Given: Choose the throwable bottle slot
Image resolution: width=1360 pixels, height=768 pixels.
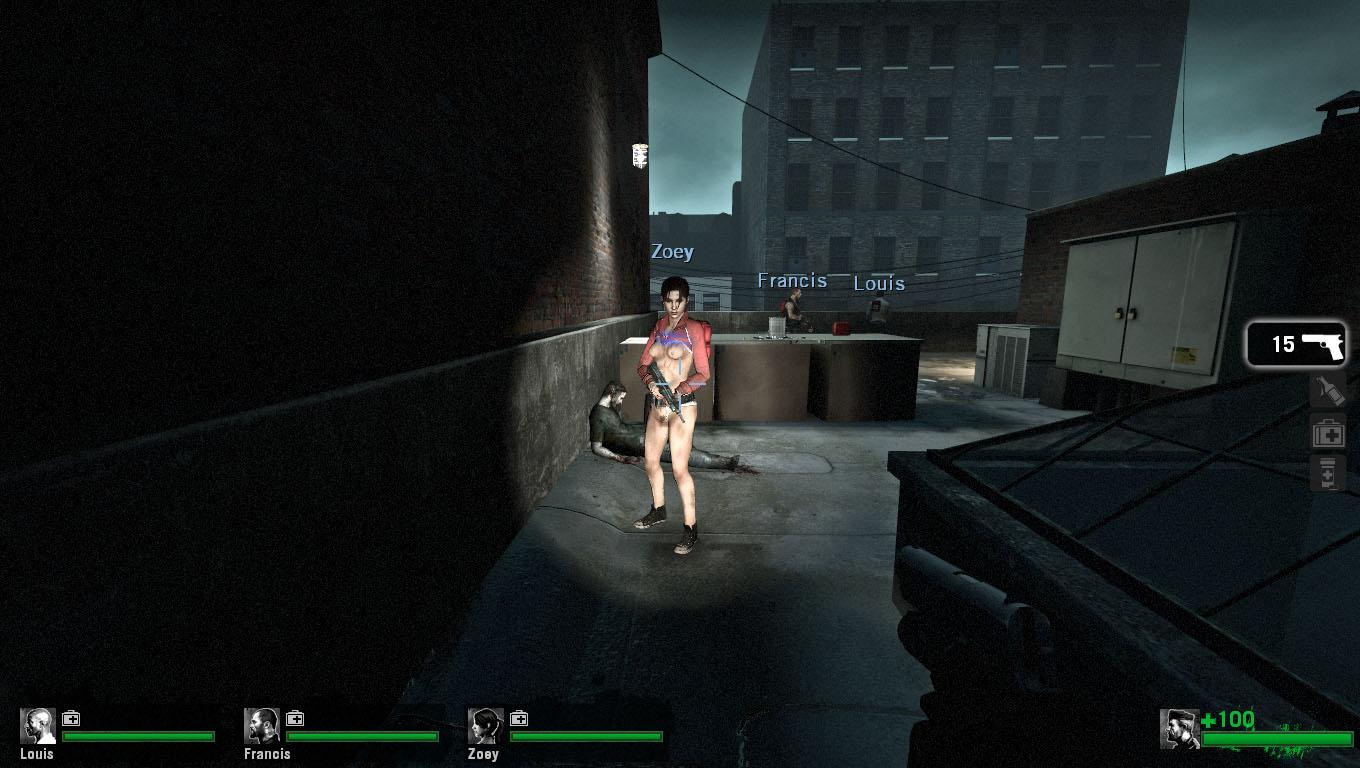Looking at the screenshot, I should [1328, 390].
